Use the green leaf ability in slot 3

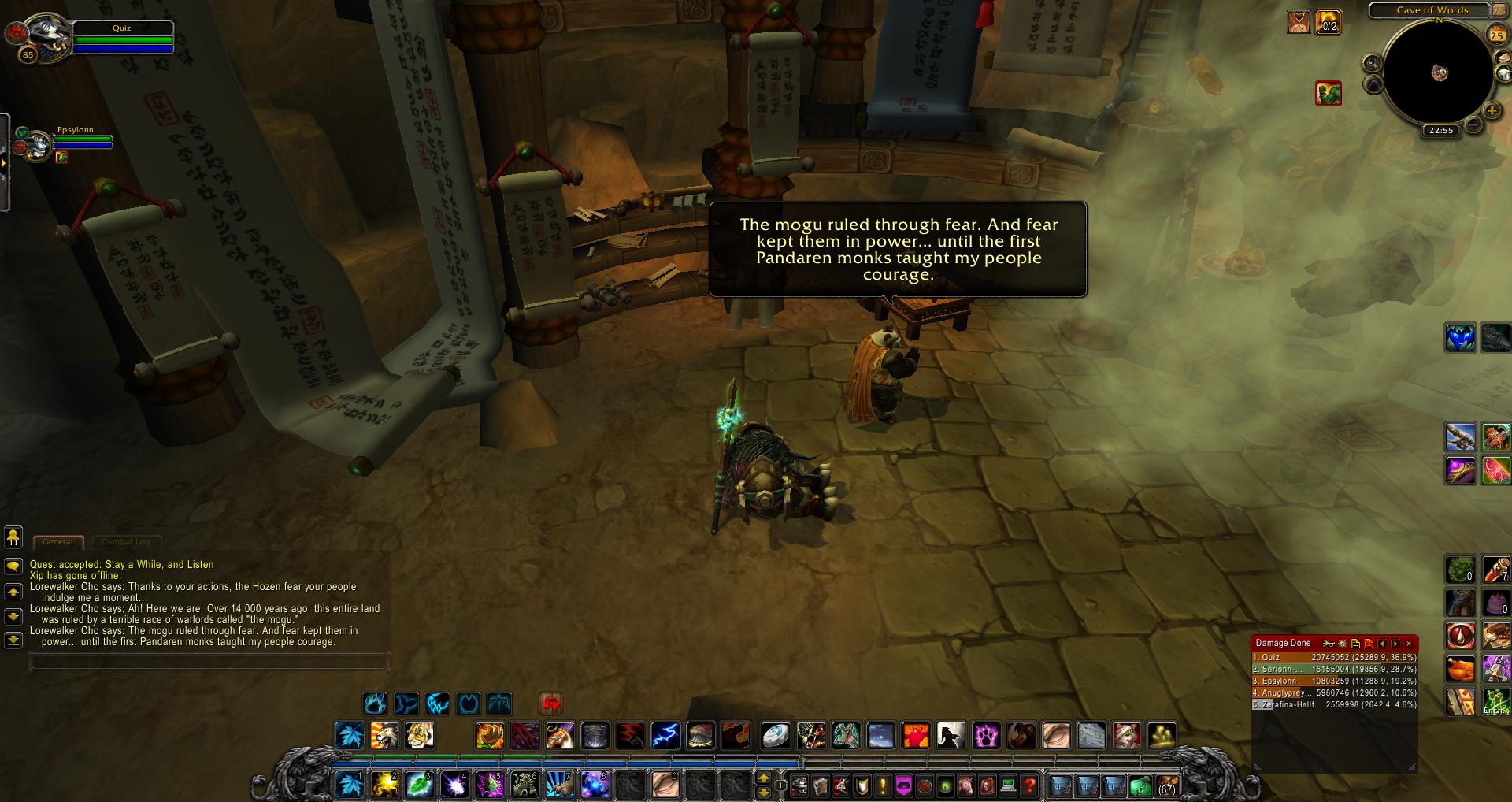420,785
